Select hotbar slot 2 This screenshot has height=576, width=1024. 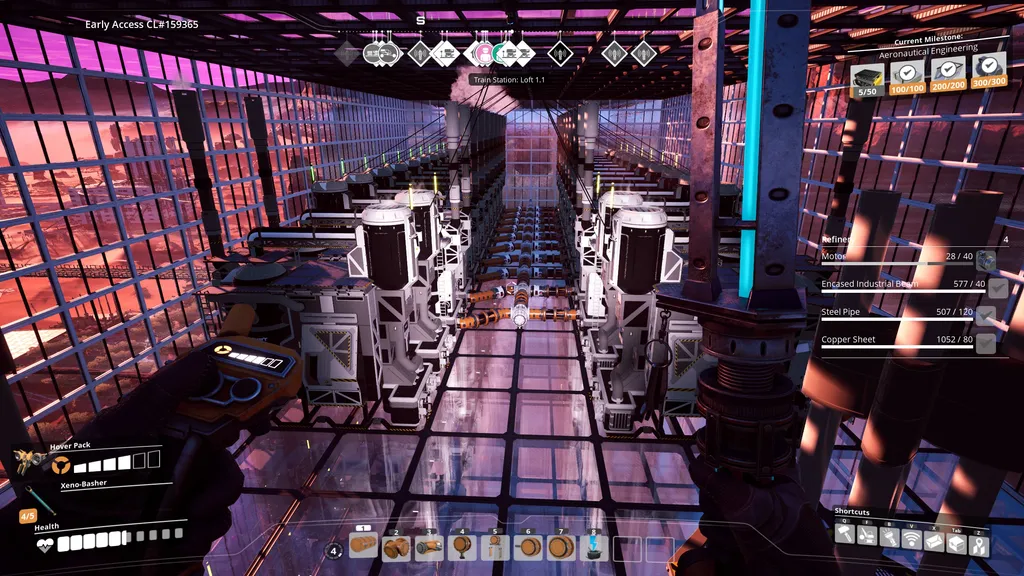click(x=397, y=547)
